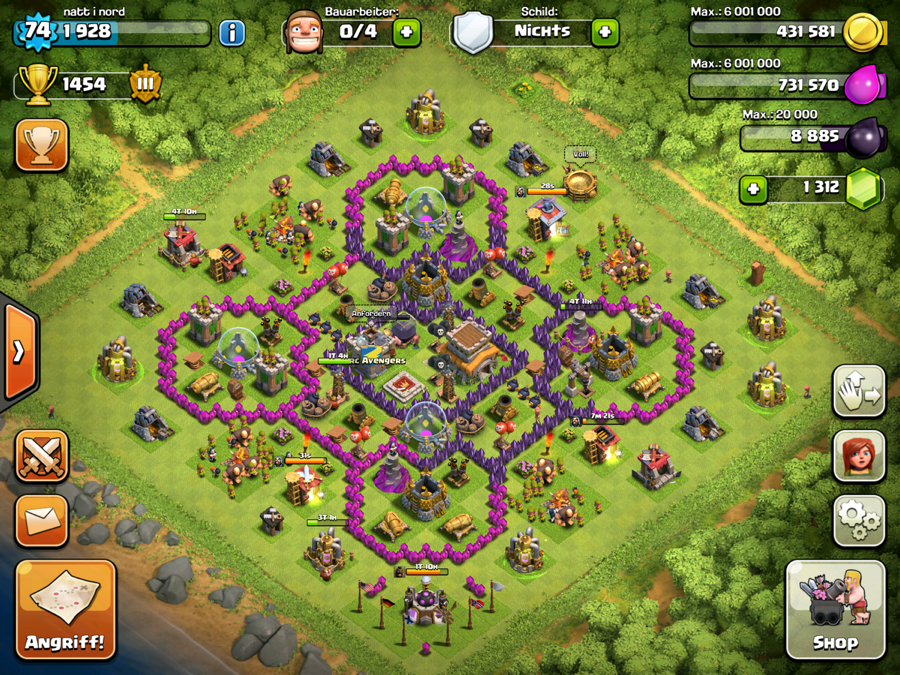Image resolution: width=900 pixels, height=675 pixels.
Task: Open the gears settings menu
Action: point(858,519)
